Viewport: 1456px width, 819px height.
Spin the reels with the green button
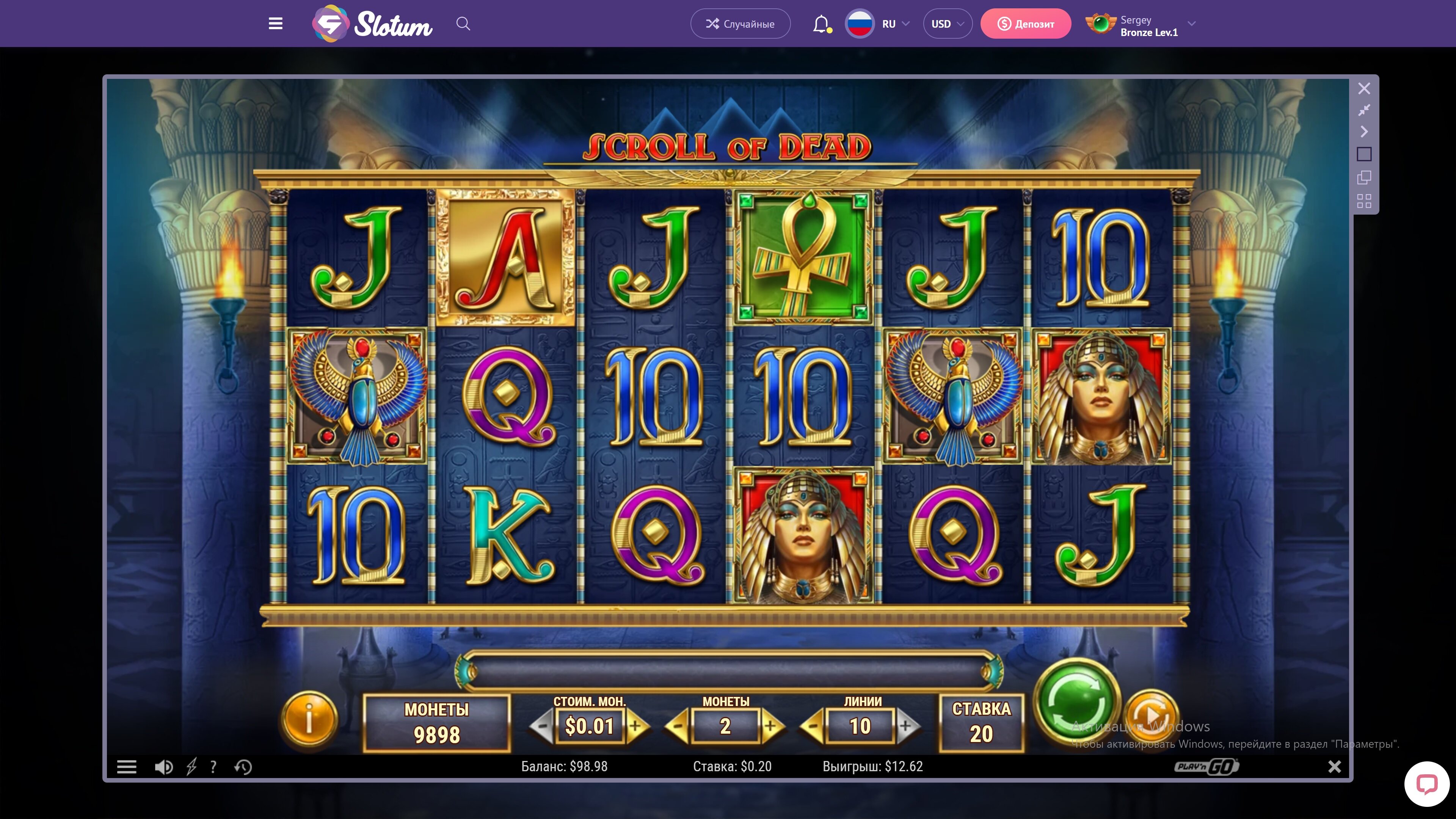click(1077, 701)
